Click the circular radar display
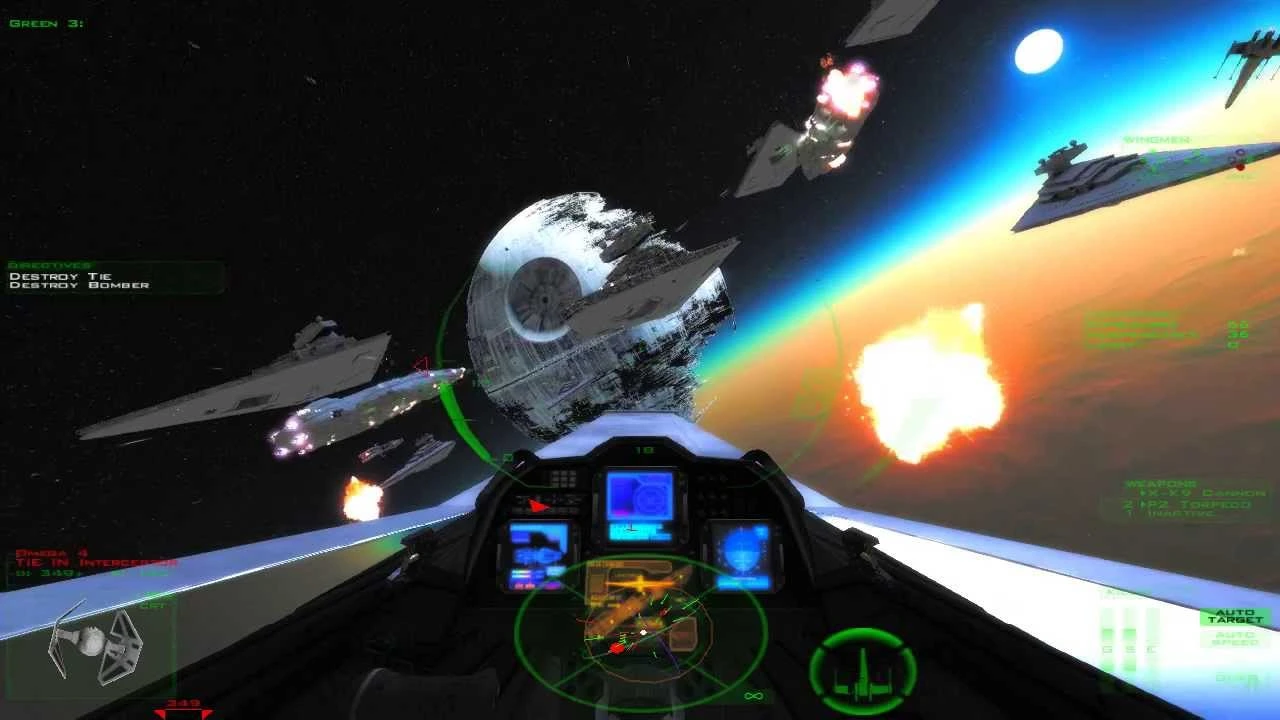 click(641, 630)
